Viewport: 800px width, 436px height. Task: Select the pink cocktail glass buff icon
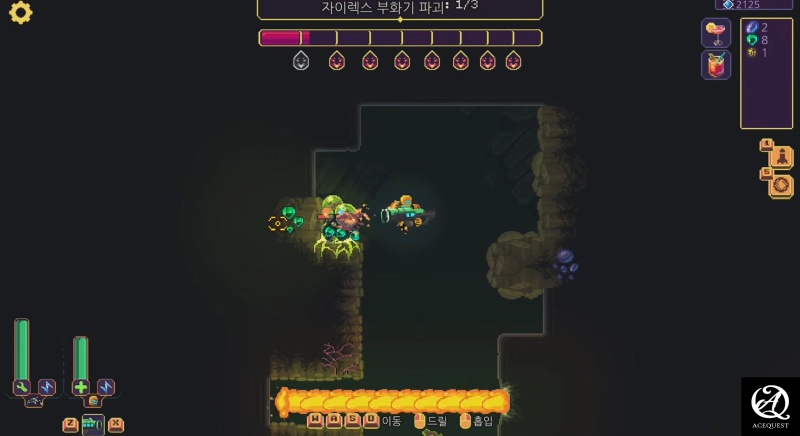coord(716,33)
